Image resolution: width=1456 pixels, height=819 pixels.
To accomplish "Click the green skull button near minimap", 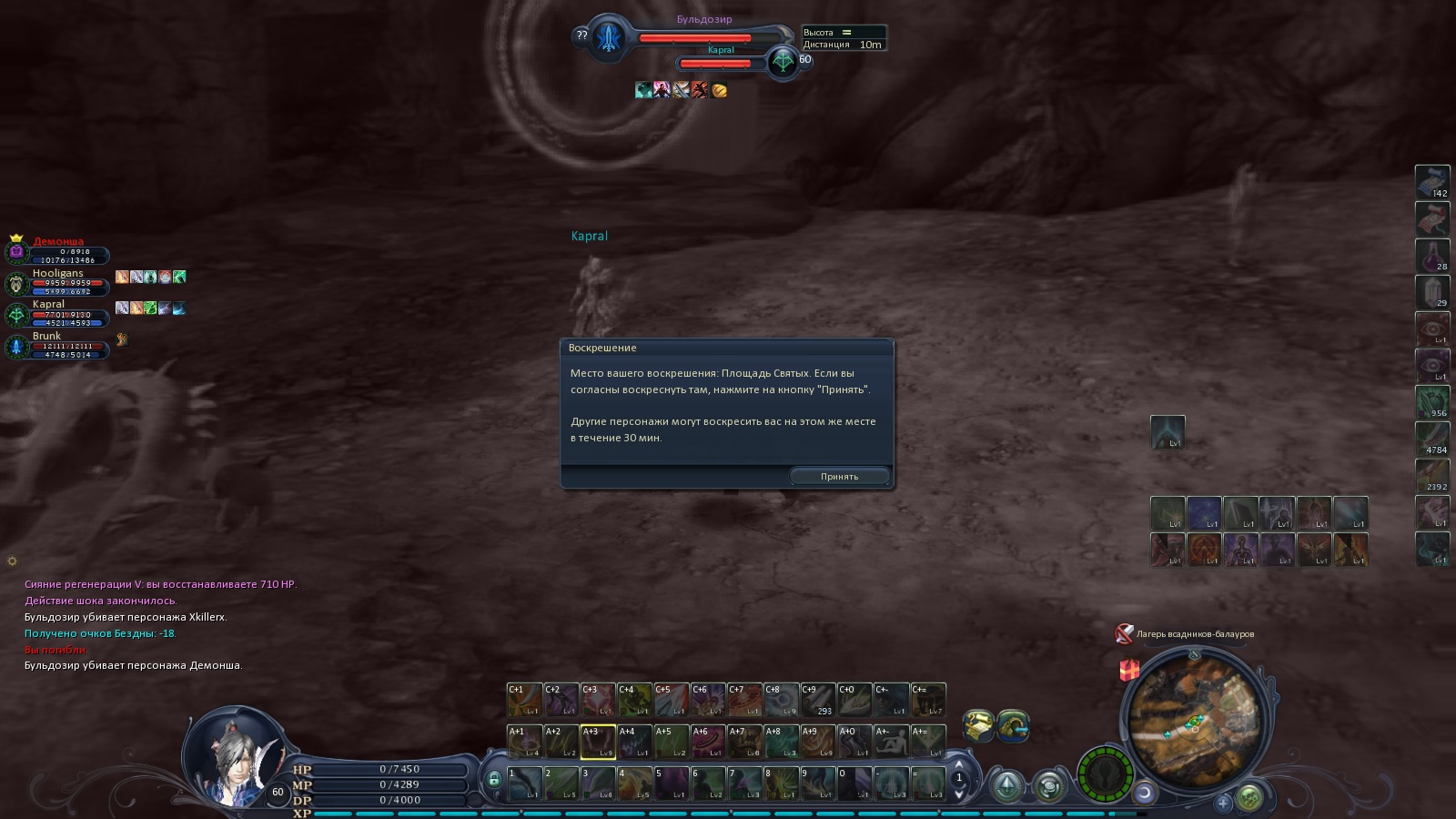I will (1250, 798).
